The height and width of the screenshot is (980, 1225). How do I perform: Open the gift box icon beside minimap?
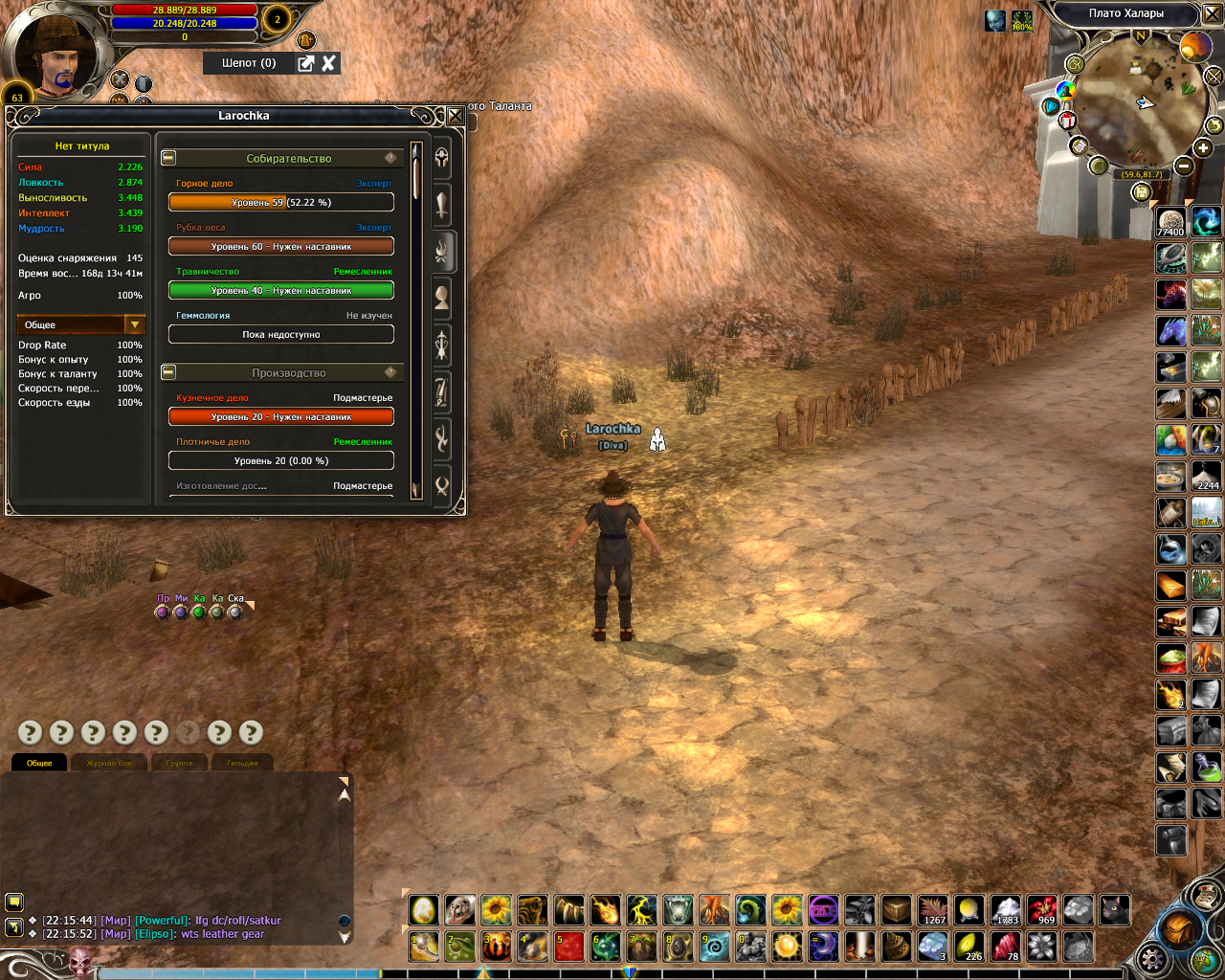pyautogui.click(x=1066, y=121)
